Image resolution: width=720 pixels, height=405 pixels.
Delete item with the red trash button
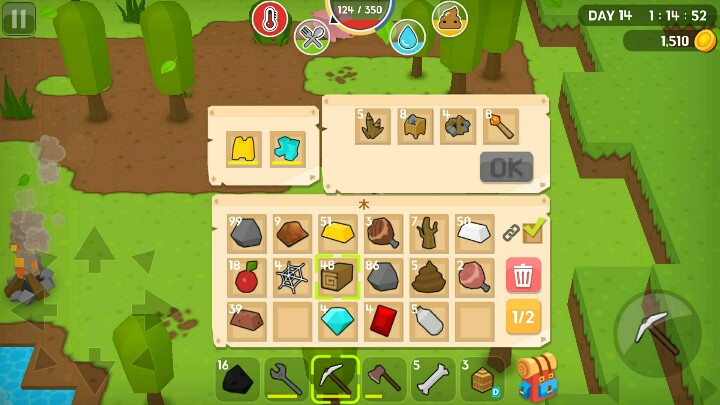tap(523, 275)
